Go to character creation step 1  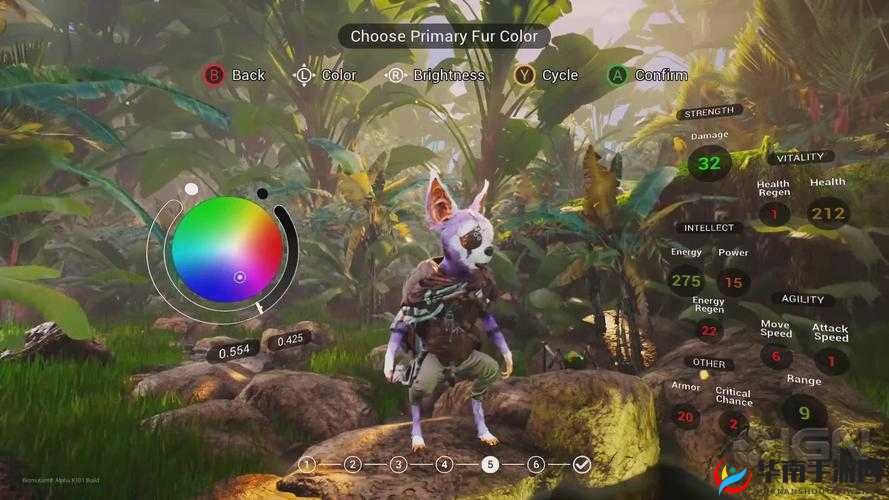point(307,464)
